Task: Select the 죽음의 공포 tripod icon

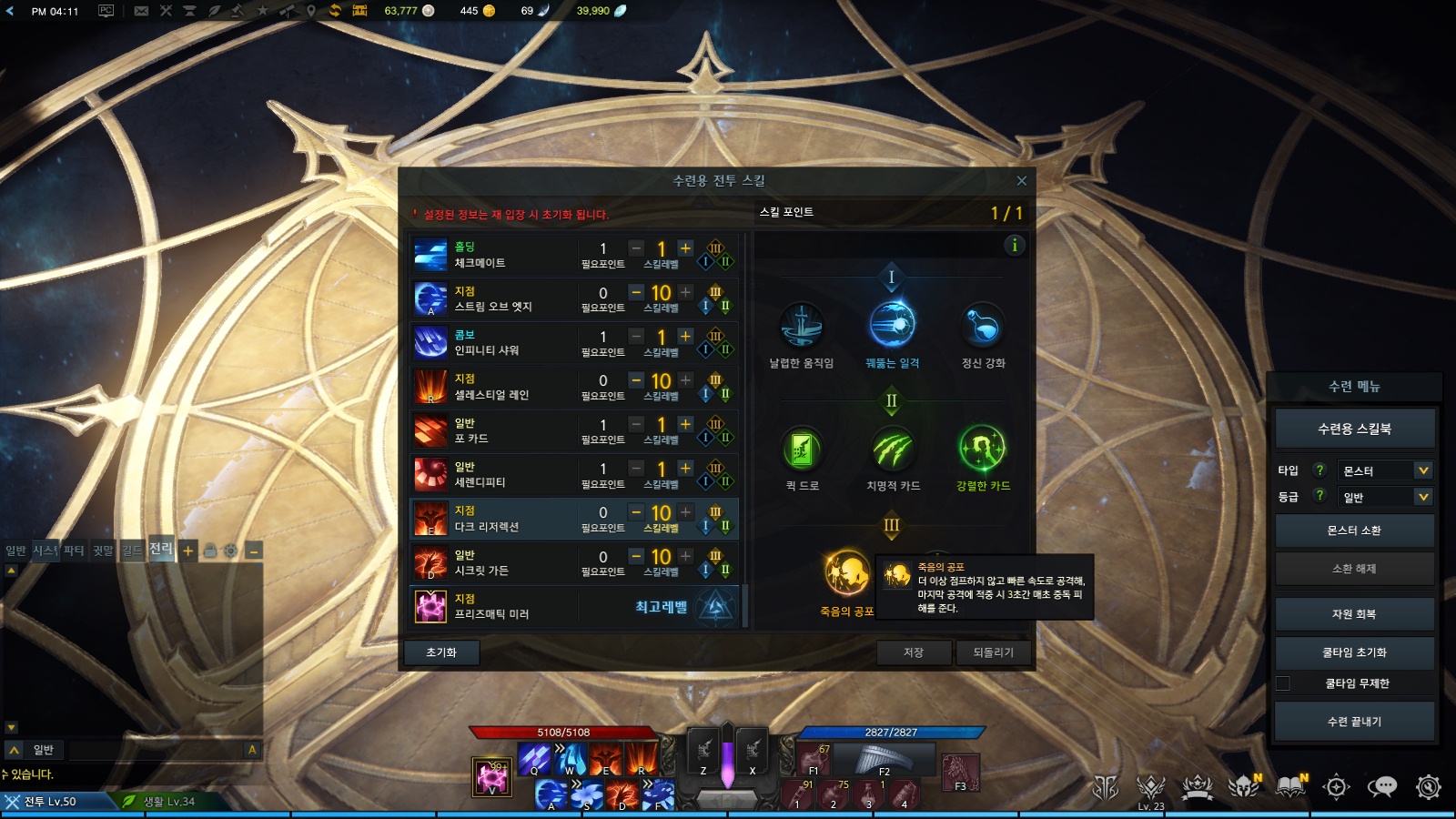Action: pos(846,573)
